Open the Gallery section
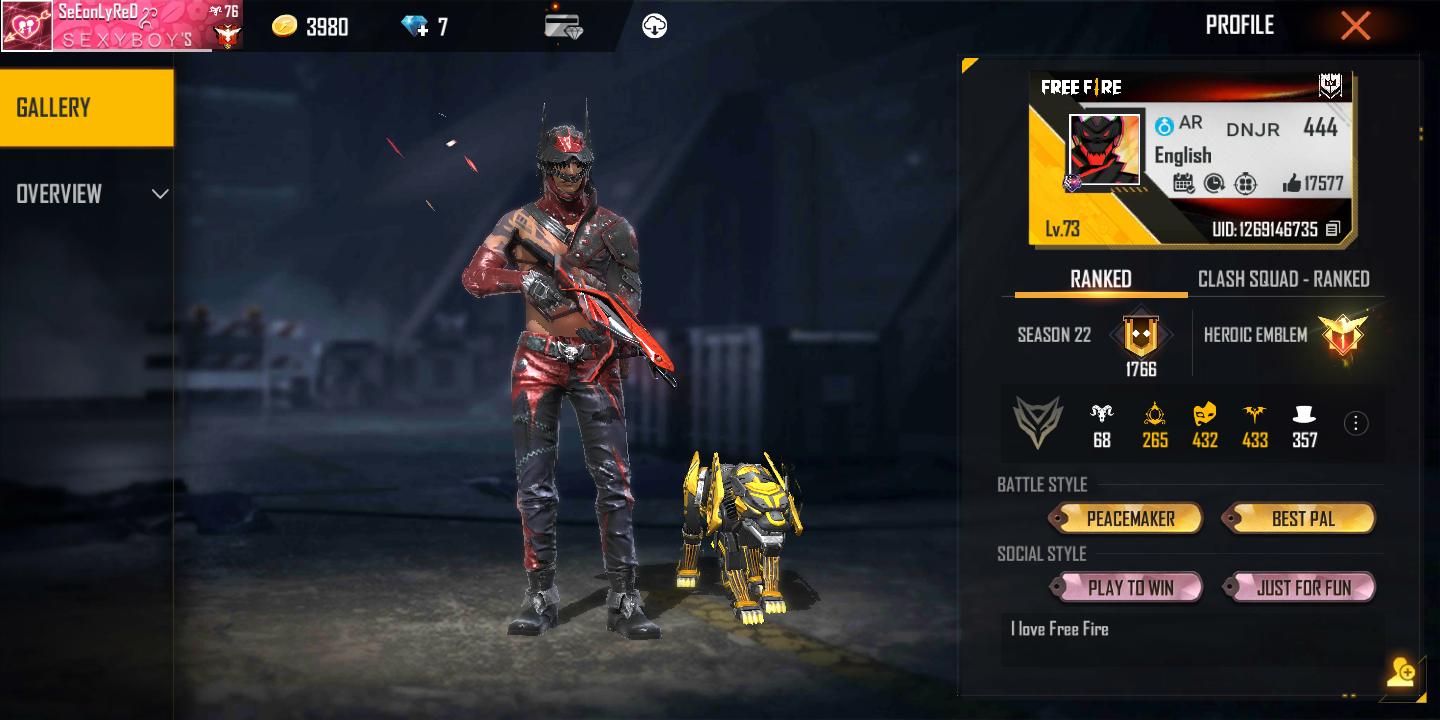The image size is (1440, 720). click(87, 108)
